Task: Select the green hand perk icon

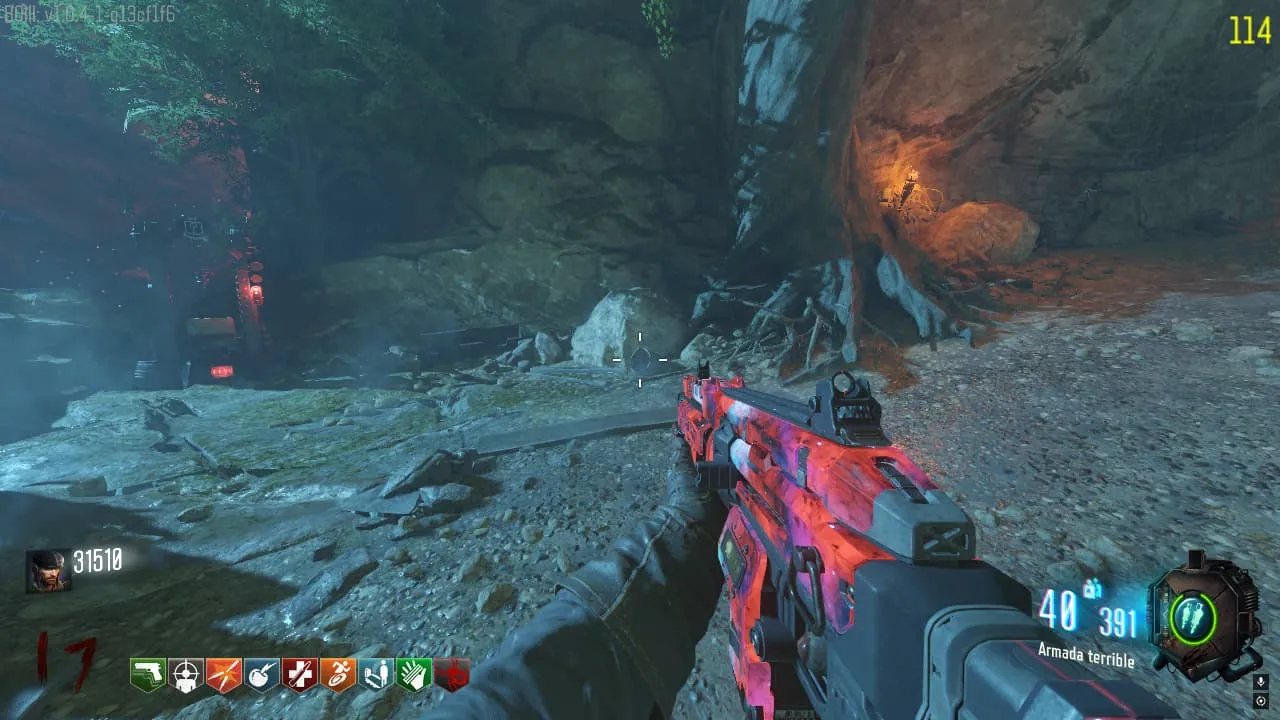Action: [x=413, y=675]
